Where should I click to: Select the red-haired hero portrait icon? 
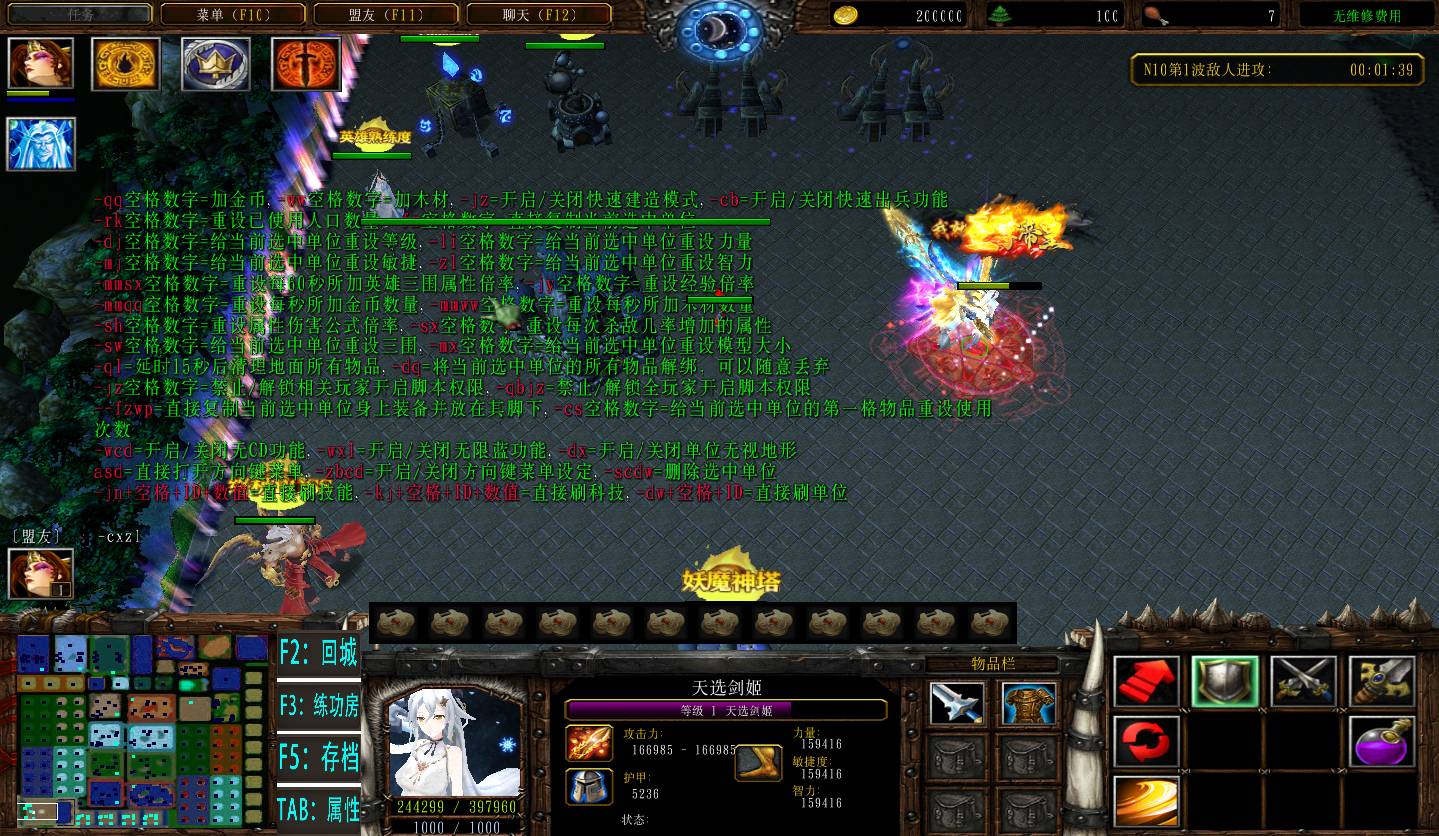coord(41,64)
